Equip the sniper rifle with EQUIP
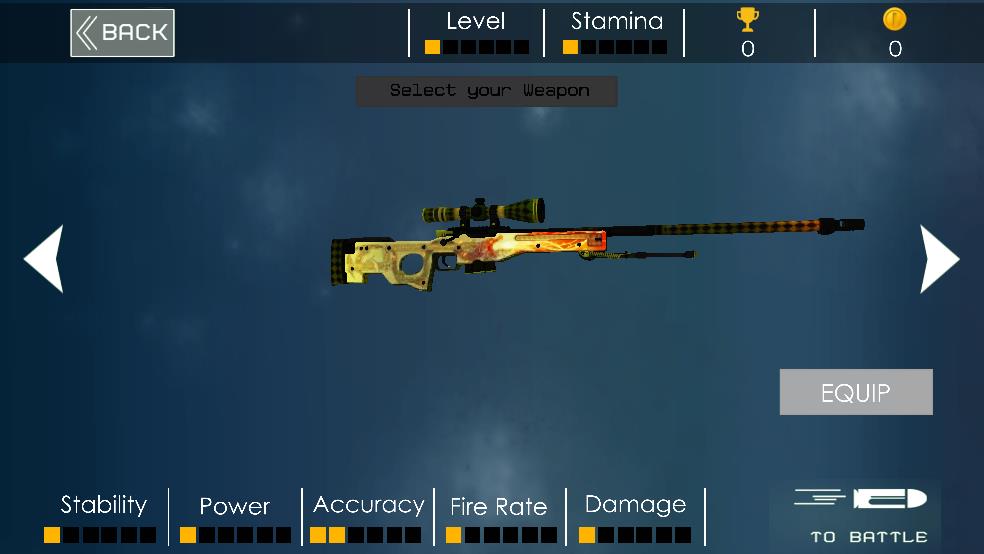The image size is (984, 554). pos(855,392)
